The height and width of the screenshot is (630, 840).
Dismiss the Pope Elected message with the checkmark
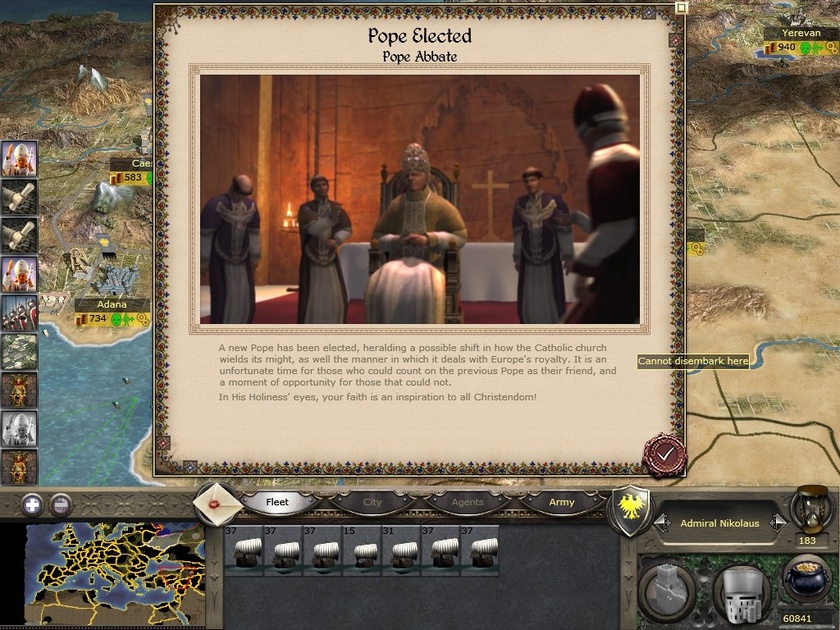click(664, 454)
